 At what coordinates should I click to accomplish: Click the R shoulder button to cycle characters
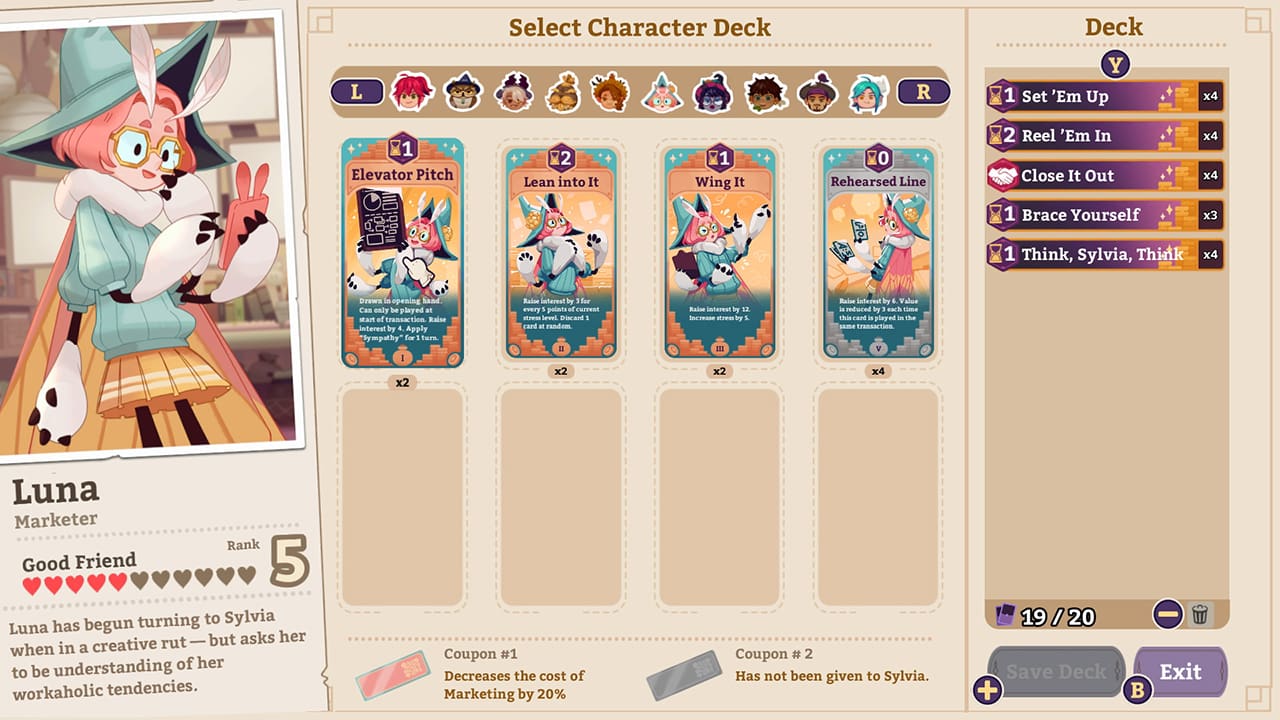tap(922, 89)
